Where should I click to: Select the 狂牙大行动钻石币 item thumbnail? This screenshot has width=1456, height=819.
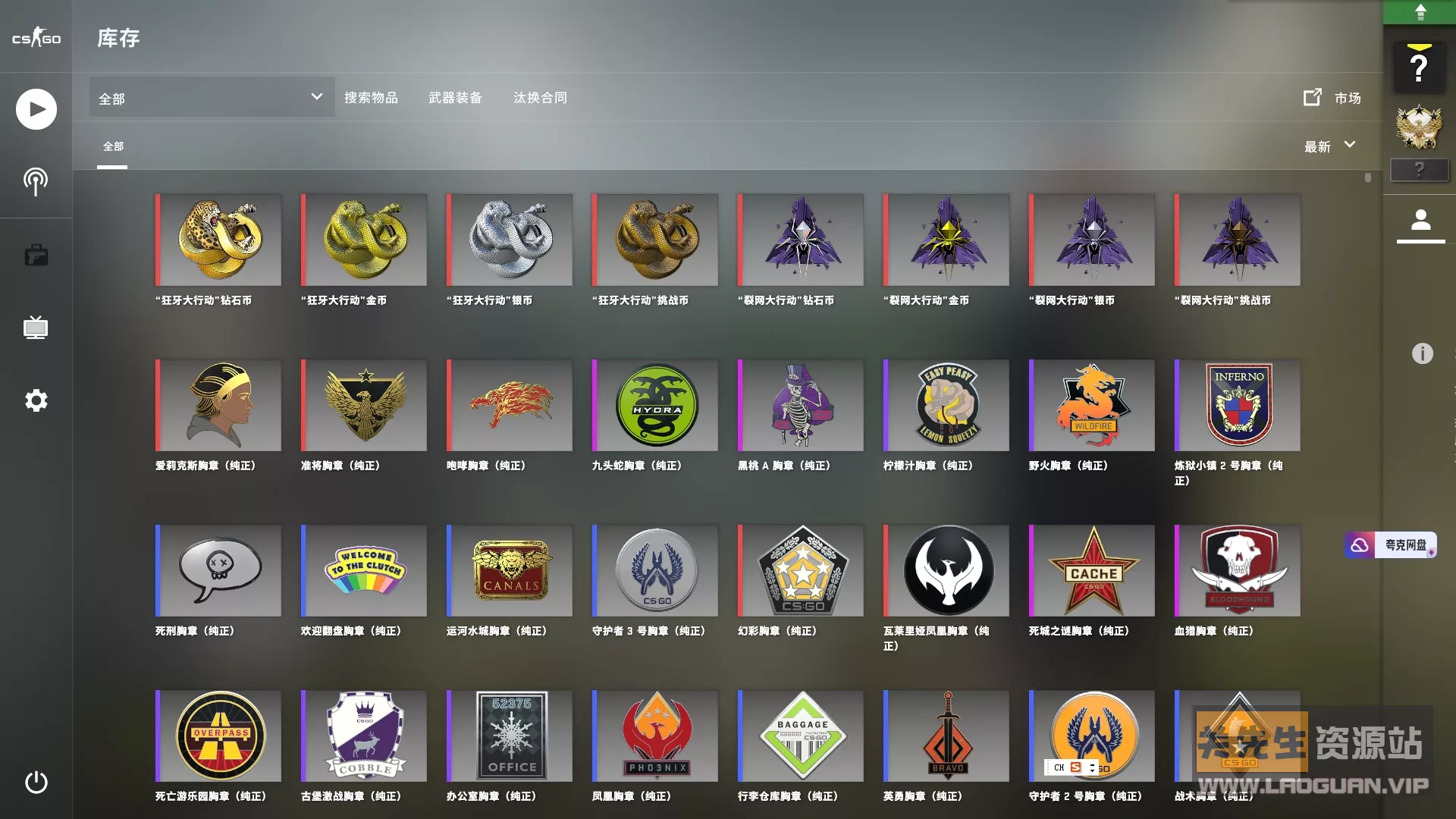(218, 240)
